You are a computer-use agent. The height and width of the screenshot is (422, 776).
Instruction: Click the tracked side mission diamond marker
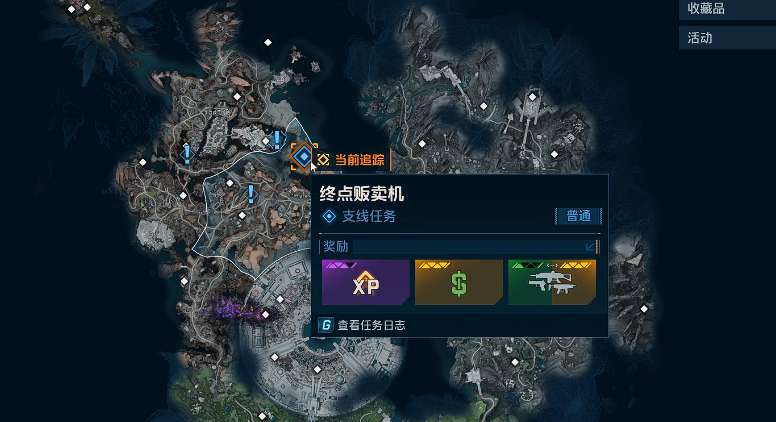click(304, 157)
